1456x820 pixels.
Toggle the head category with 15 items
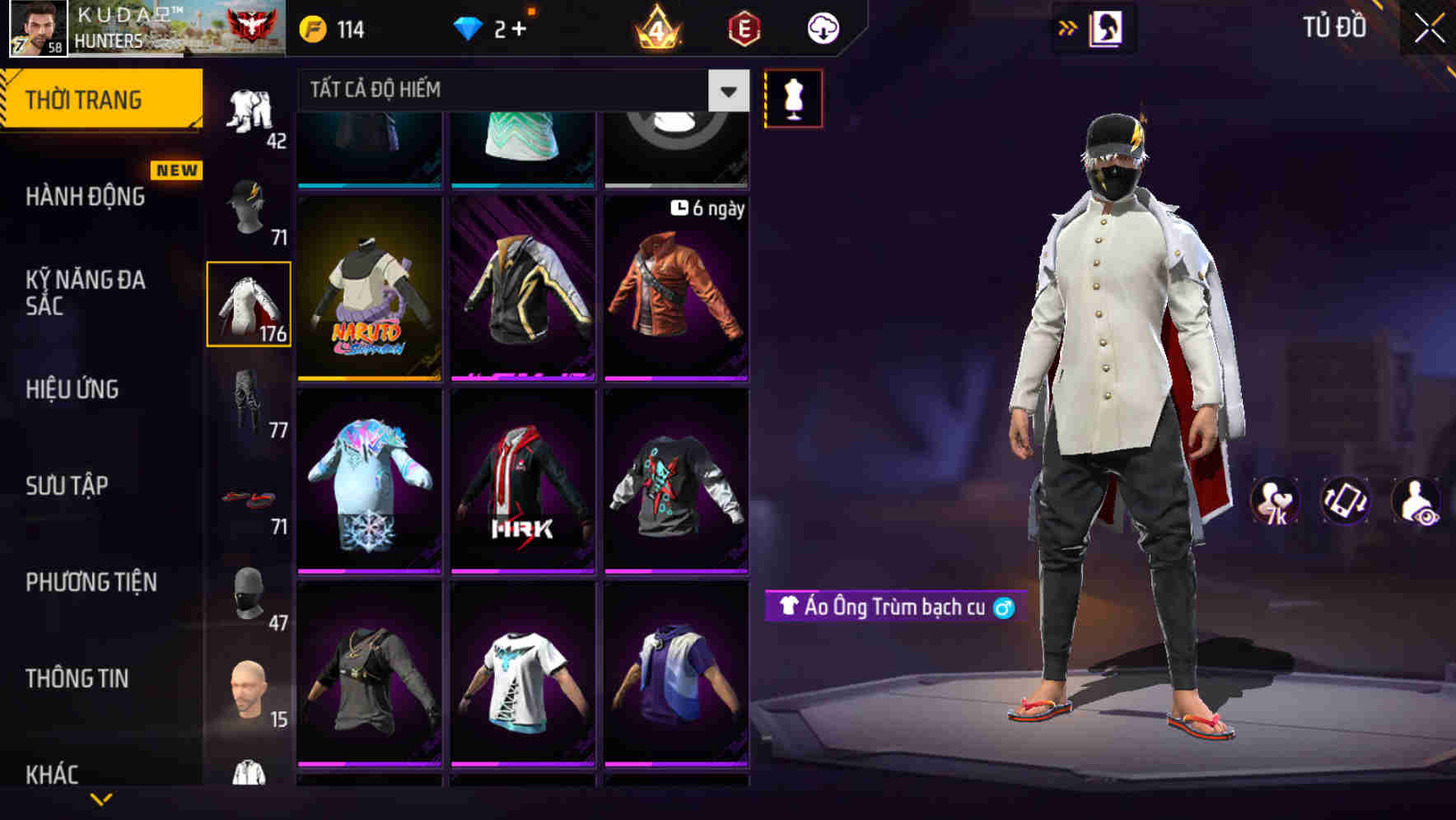pos(249,692)
